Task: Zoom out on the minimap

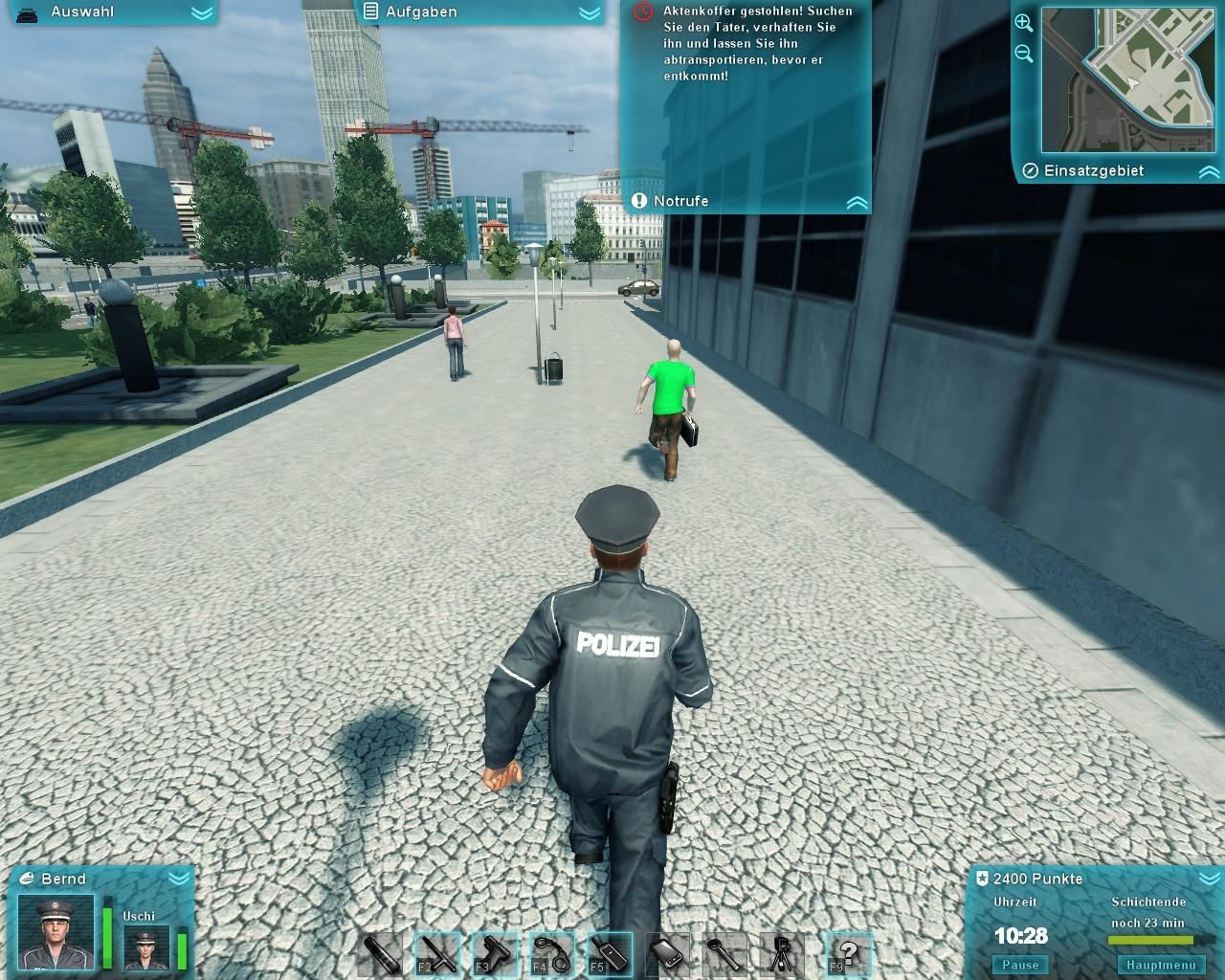Action: click(1024, 55)
